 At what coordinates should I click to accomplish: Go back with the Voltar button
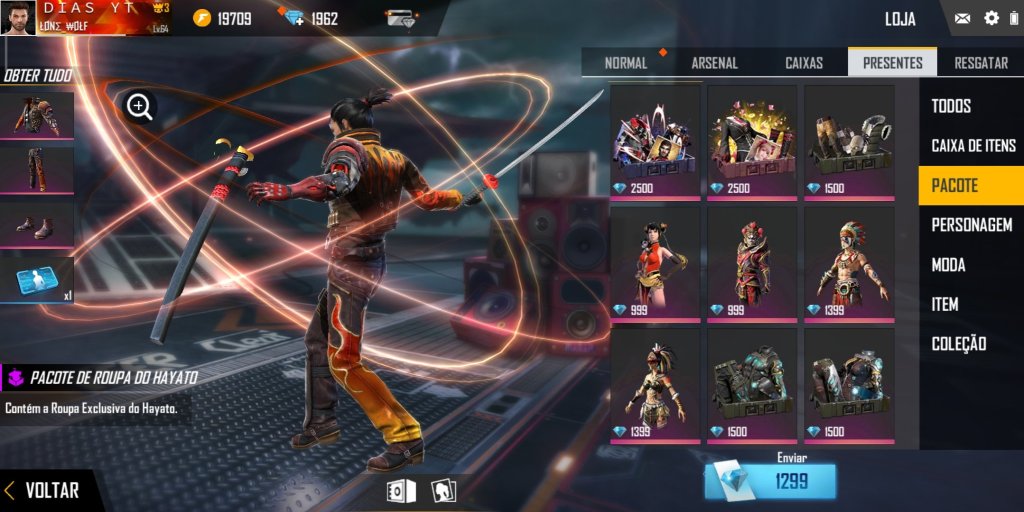pos(42,491)
